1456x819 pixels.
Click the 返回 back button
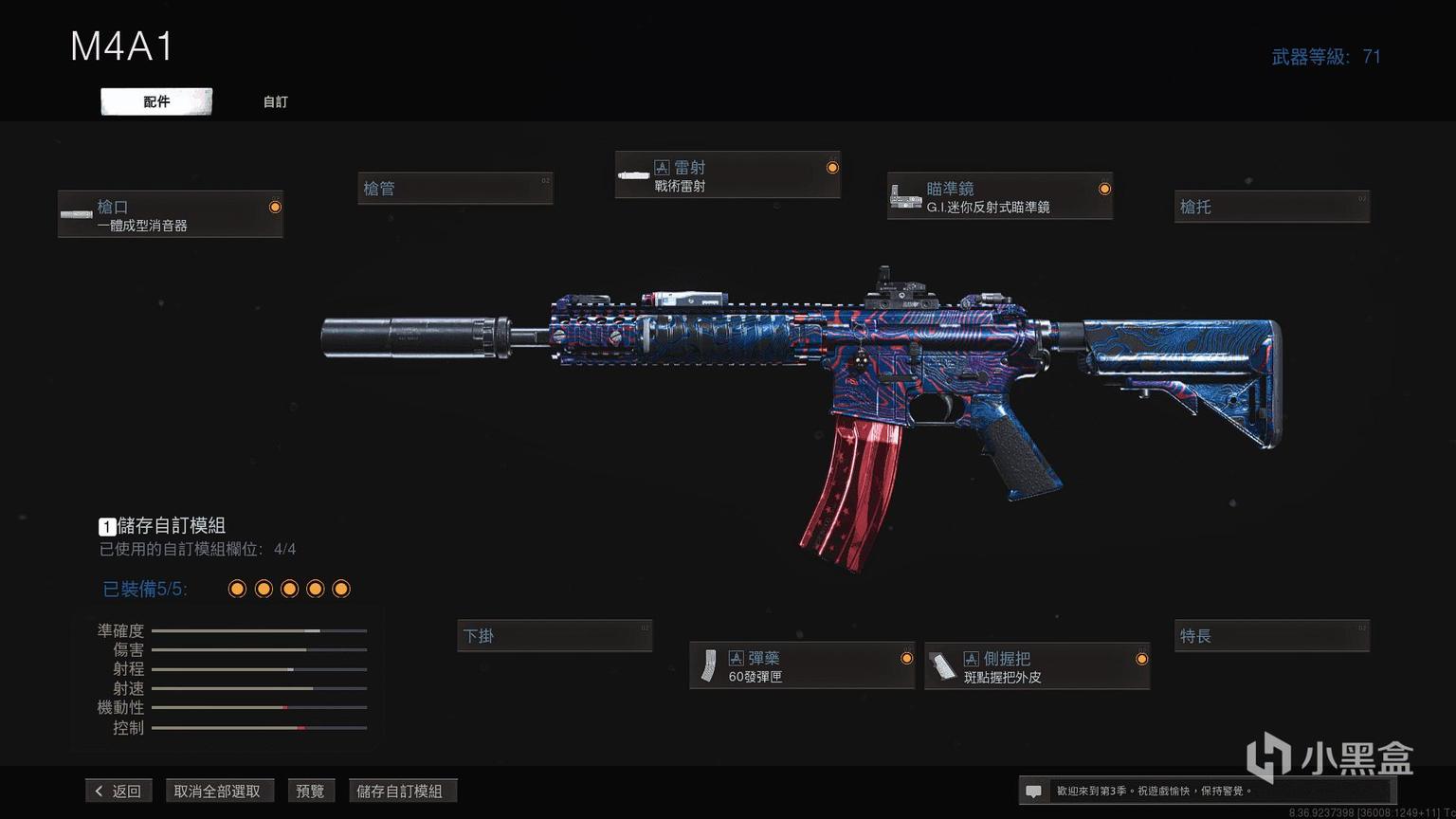[x=118, y=791]
